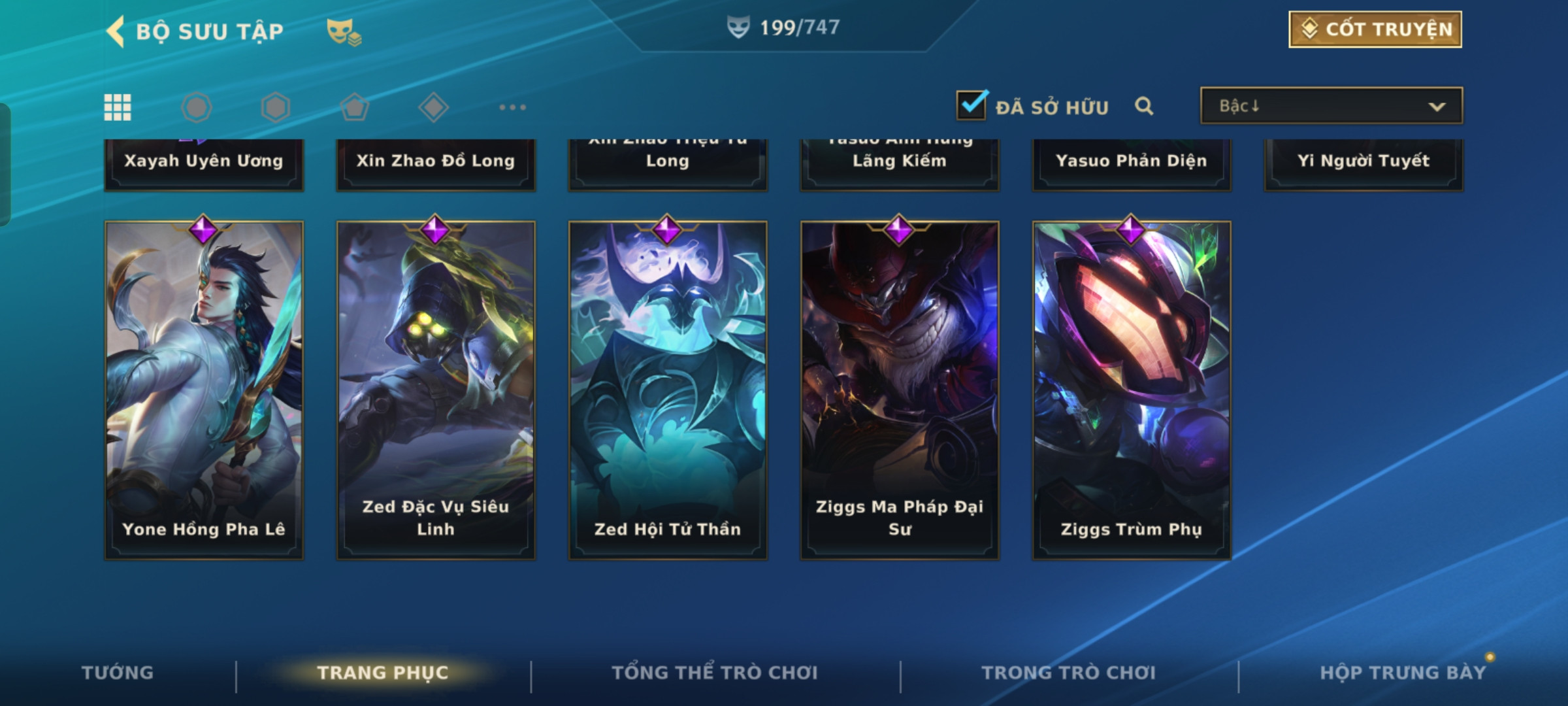Open the skin search magnifier
1568x706 pixels.
(x=1143, y=106)
